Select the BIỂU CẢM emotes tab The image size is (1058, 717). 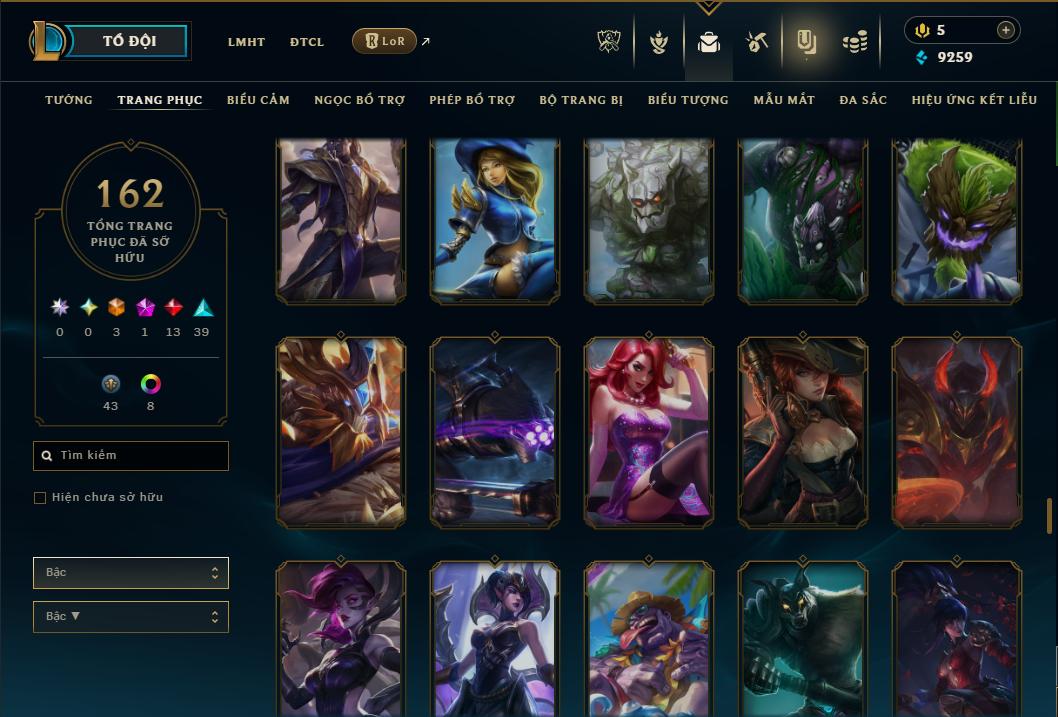(258, 100)
